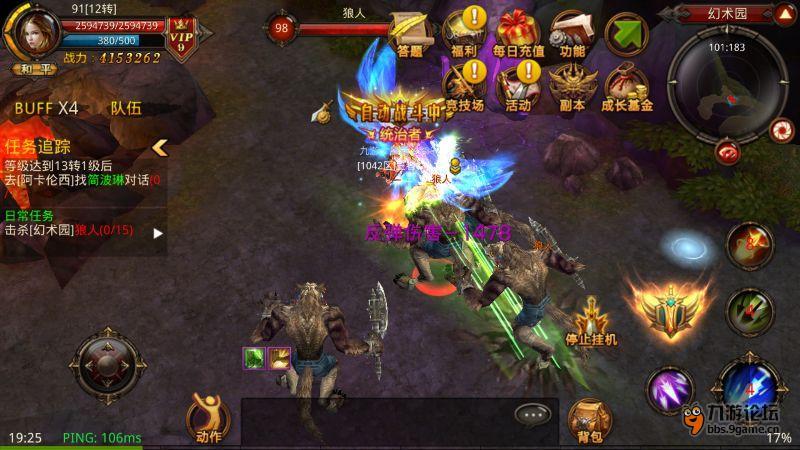
Task: Open the 活动 events menu
Action: 518,84
